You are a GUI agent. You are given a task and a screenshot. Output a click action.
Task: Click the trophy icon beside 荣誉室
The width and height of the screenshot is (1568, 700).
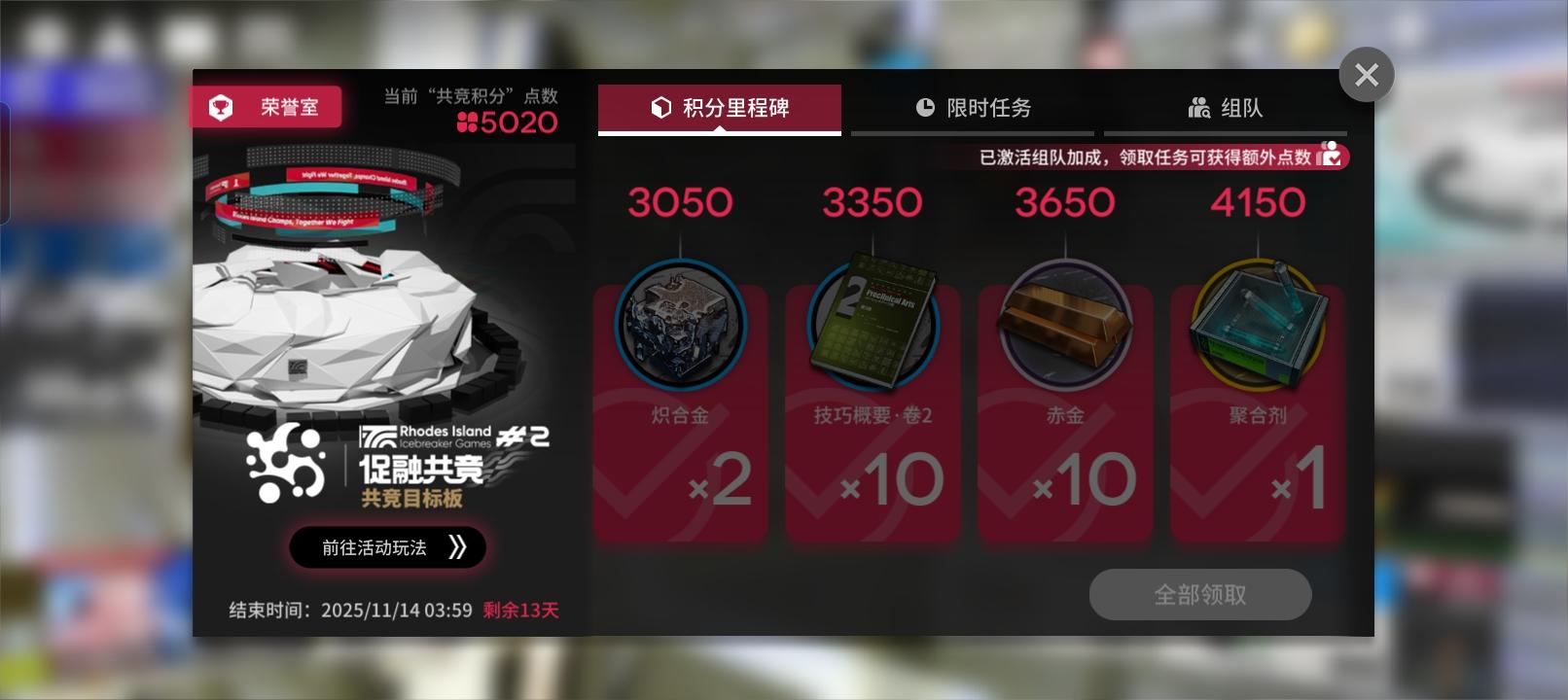click(x=221, y=107)
